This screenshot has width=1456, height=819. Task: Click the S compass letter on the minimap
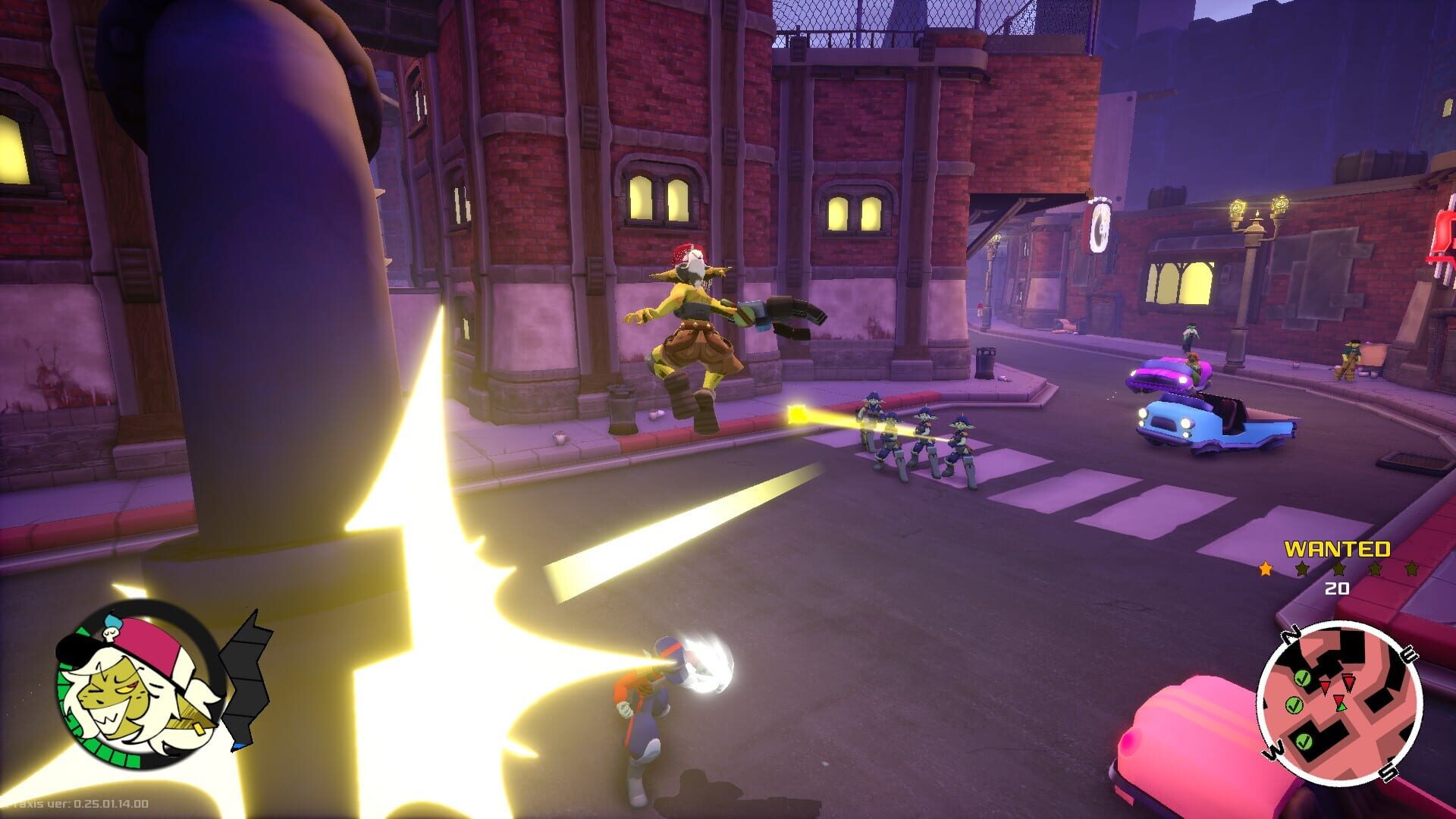click(x=1389, y=771)
